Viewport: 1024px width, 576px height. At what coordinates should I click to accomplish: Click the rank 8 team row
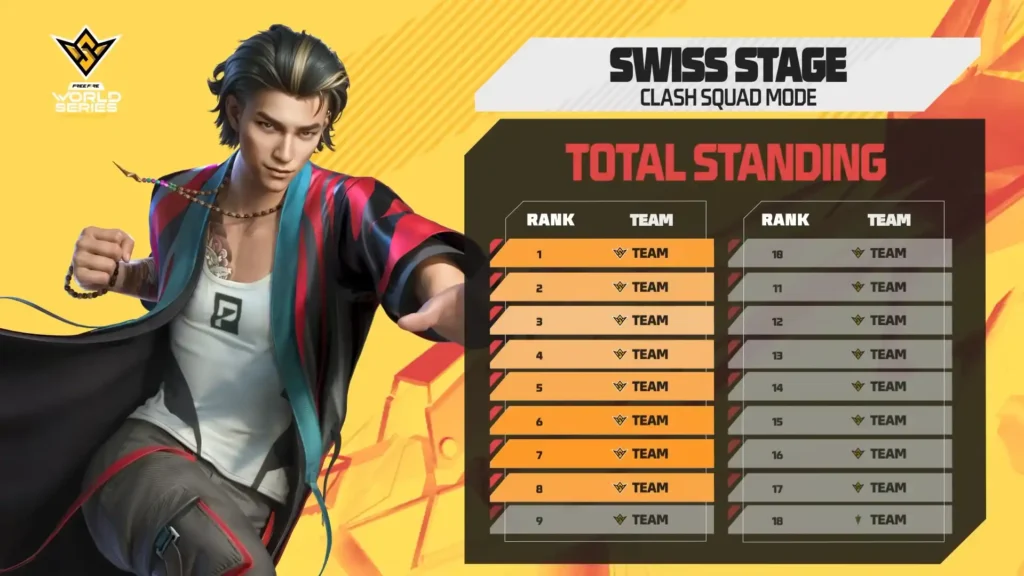coord(603,487)
